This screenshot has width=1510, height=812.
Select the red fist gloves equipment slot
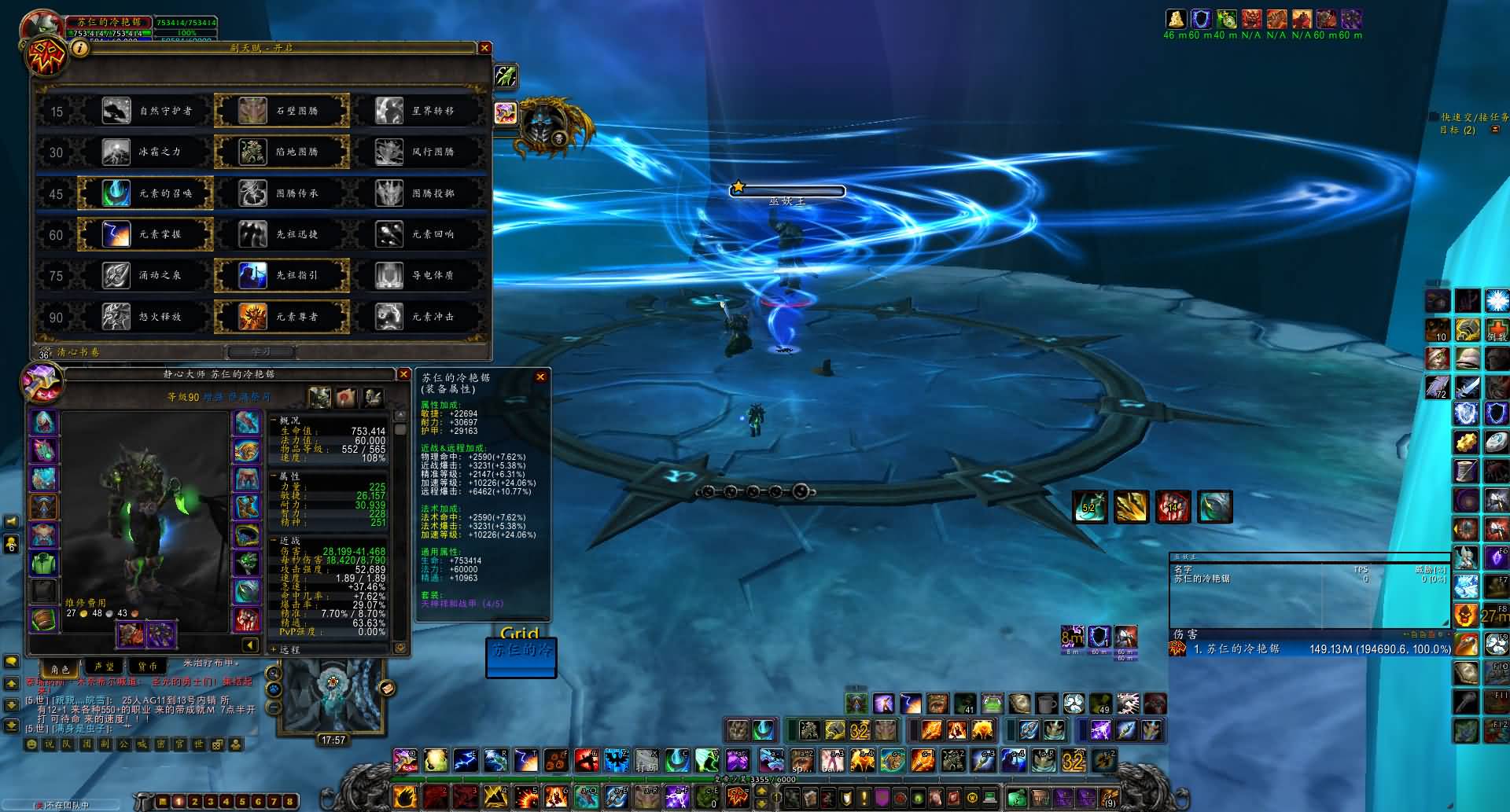point(246,619)
